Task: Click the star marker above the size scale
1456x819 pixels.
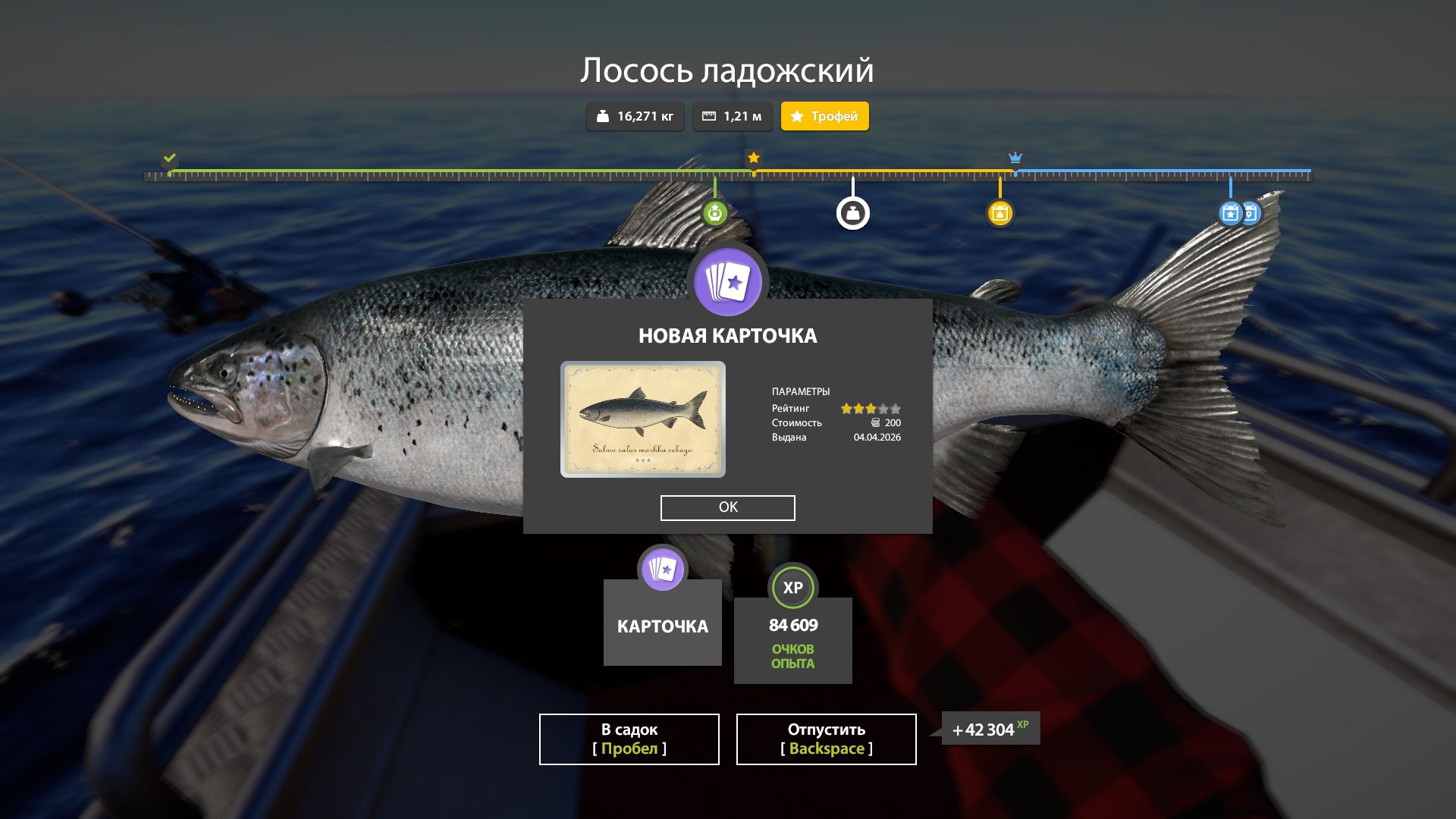Action: (x=752, y=158)
